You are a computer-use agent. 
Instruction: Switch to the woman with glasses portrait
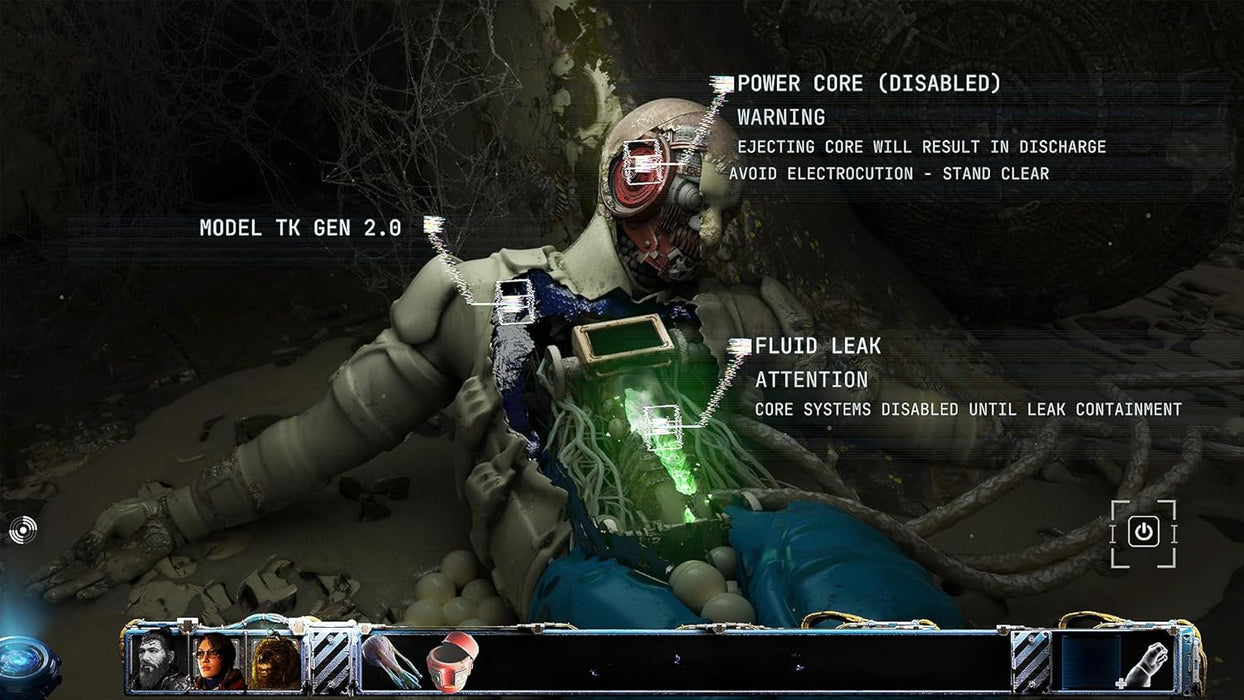217,660
